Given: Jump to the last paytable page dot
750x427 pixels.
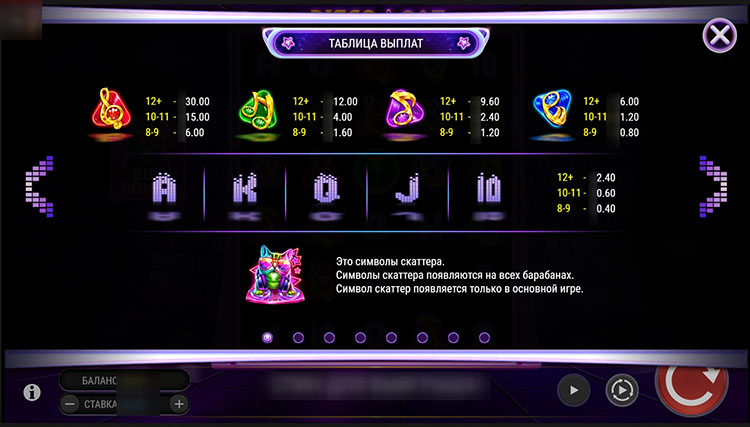Looking at the screenshot, I should (x=484, y=337).
